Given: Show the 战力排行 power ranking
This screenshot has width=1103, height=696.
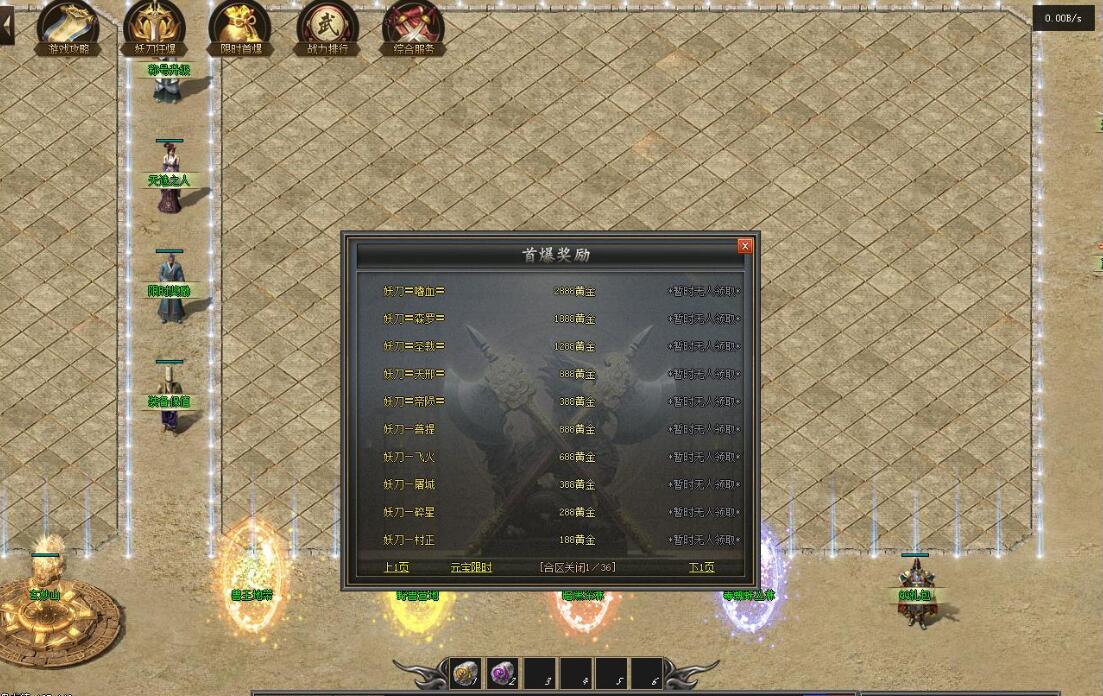Looking at the screenshot, I should point(327,25).
